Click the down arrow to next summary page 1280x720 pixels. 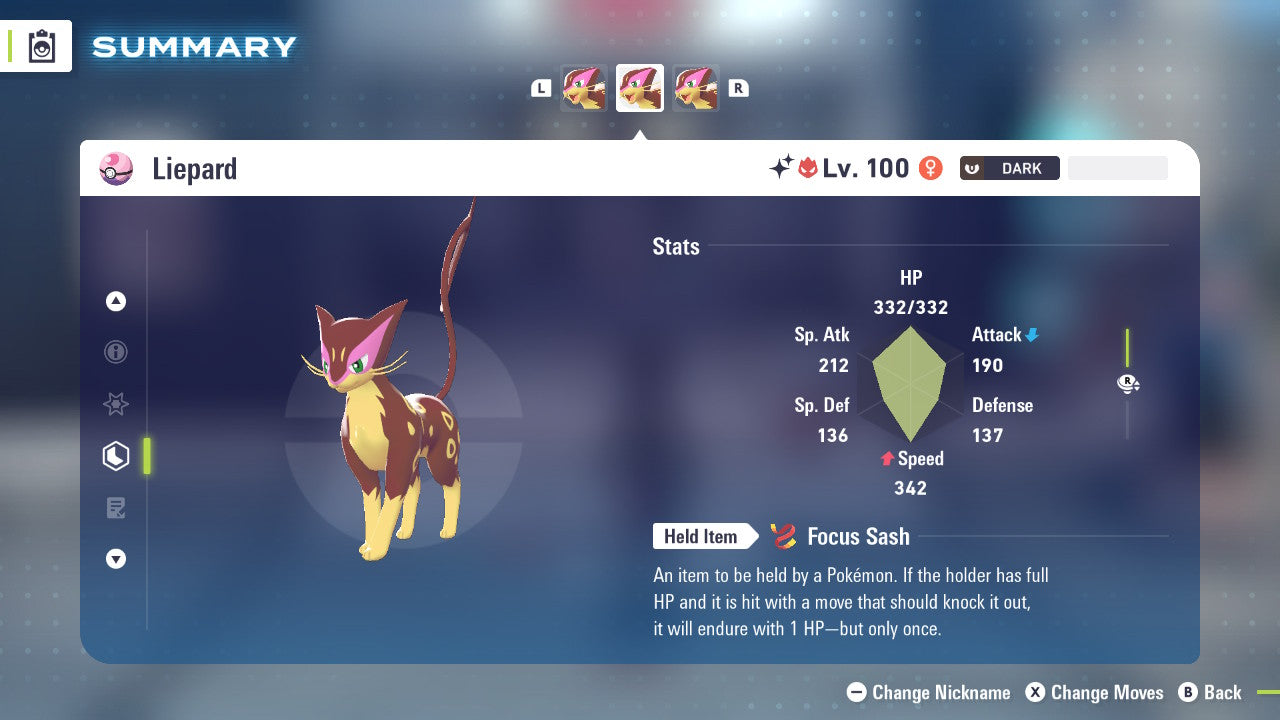[x=116, y=559]
